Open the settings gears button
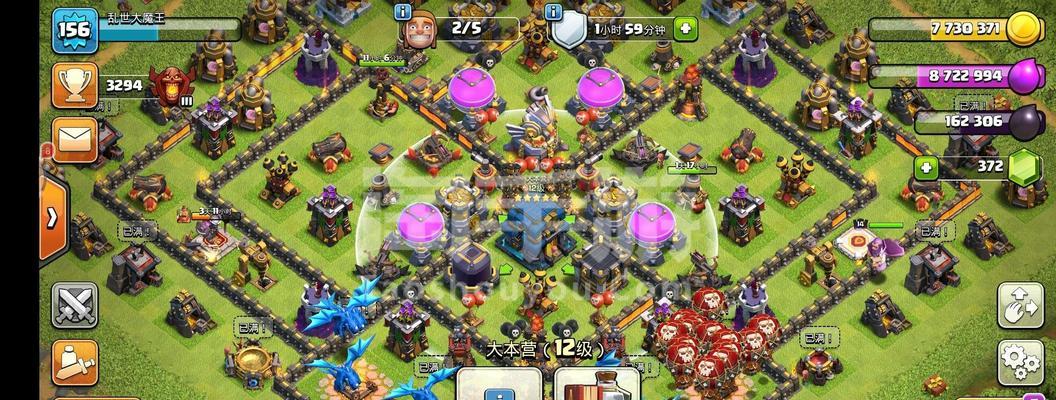Screen dimensions: 1056x400 click(1020, 361)
